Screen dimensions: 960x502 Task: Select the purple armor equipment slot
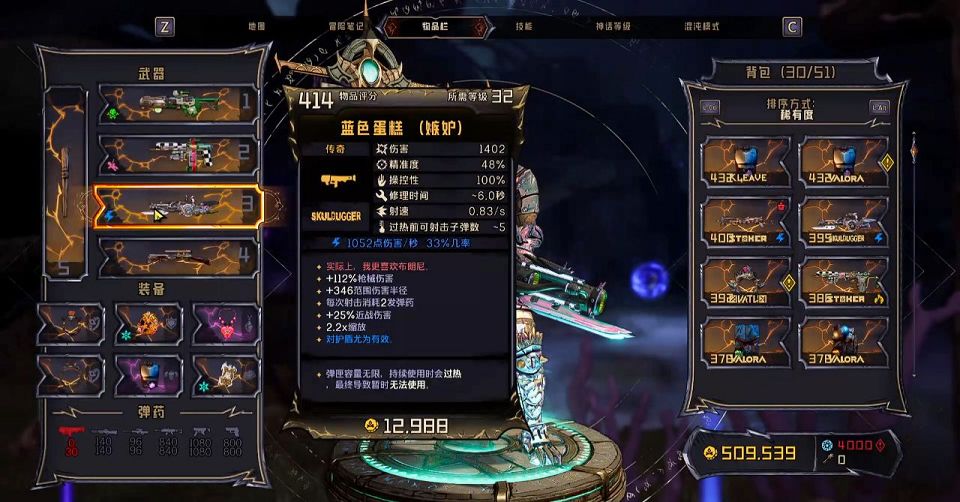(148, 375)
